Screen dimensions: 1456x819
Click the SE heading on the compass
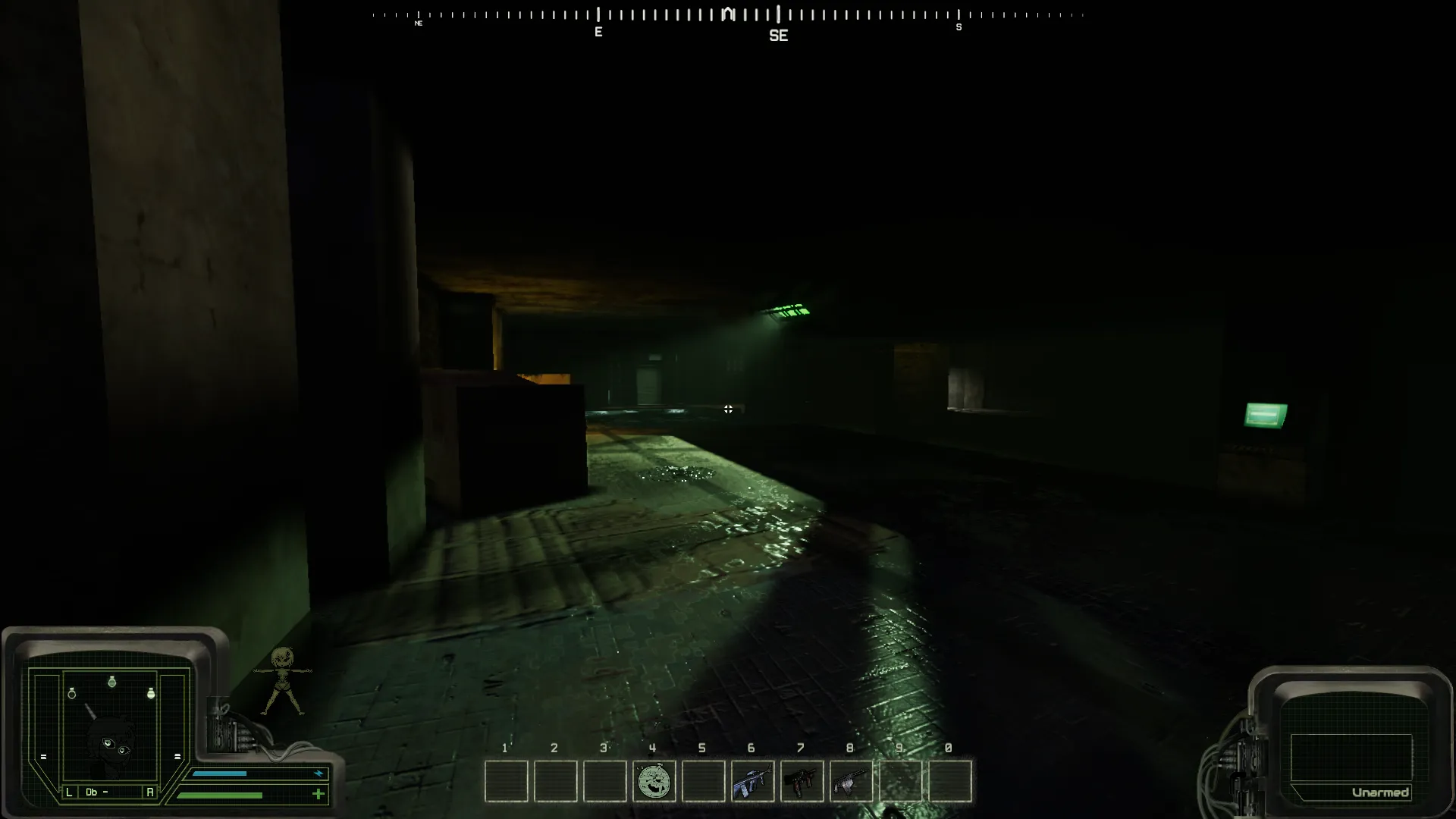point(780,35)
